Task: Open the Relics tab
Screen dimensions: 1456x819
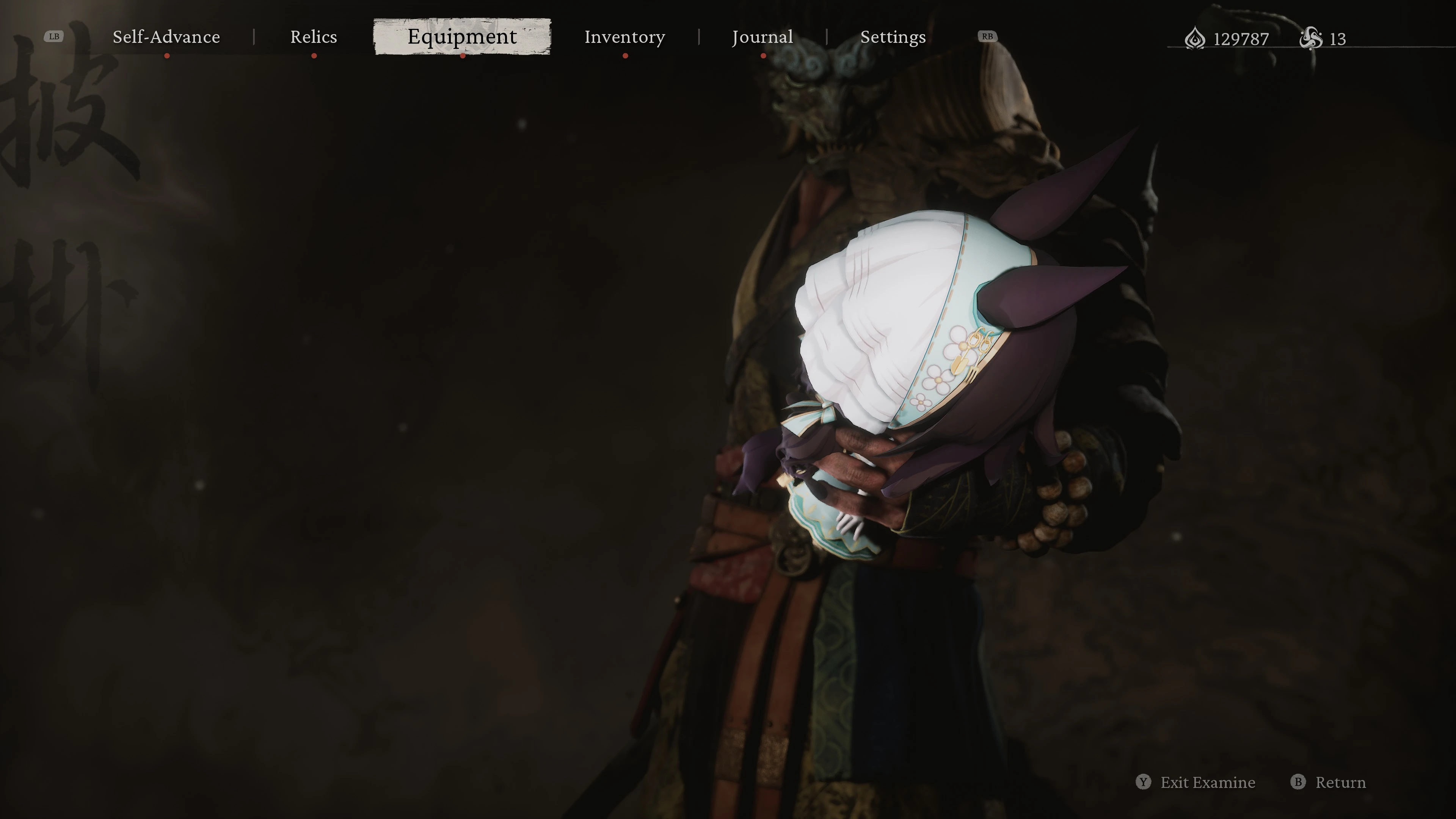Action: 314,37
